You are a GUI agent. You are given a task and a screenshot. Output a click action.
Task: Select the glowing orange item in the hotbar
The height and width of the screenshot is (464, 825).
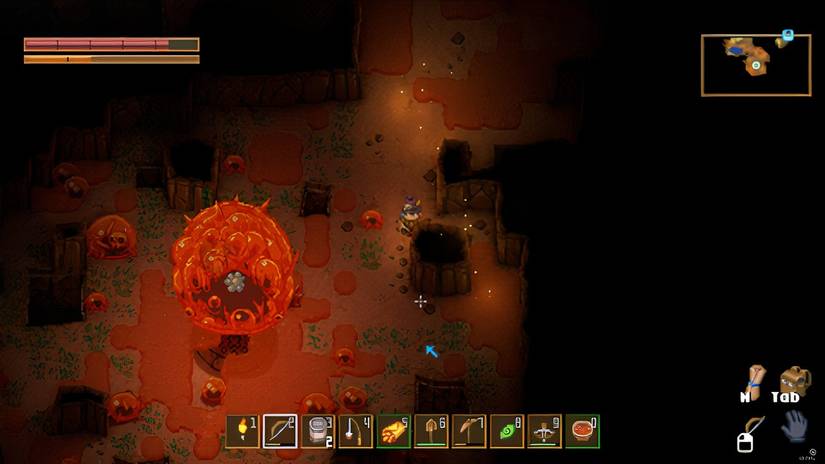coord(393,431)
